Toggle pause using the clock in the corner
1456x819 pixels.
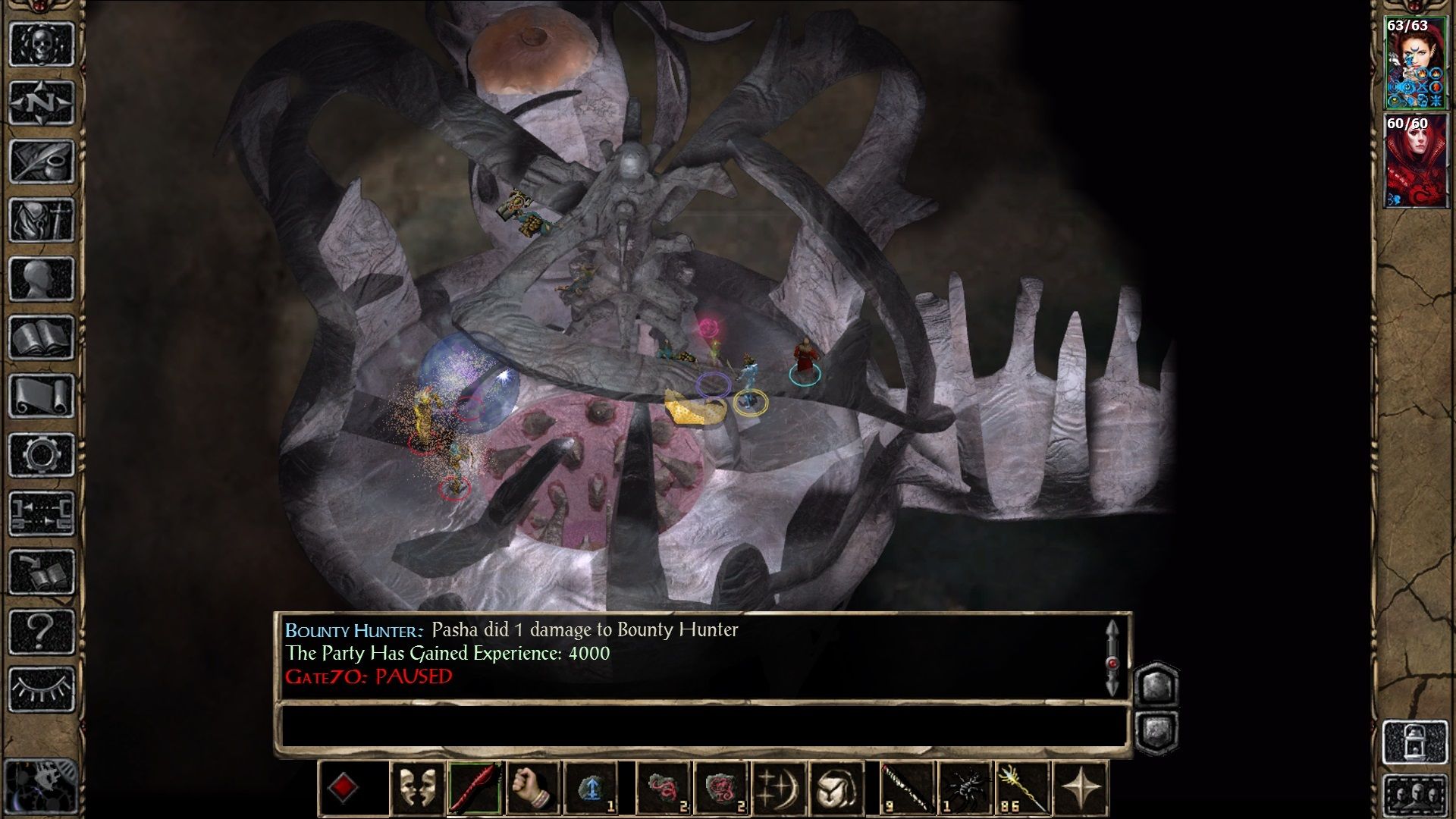42,785
